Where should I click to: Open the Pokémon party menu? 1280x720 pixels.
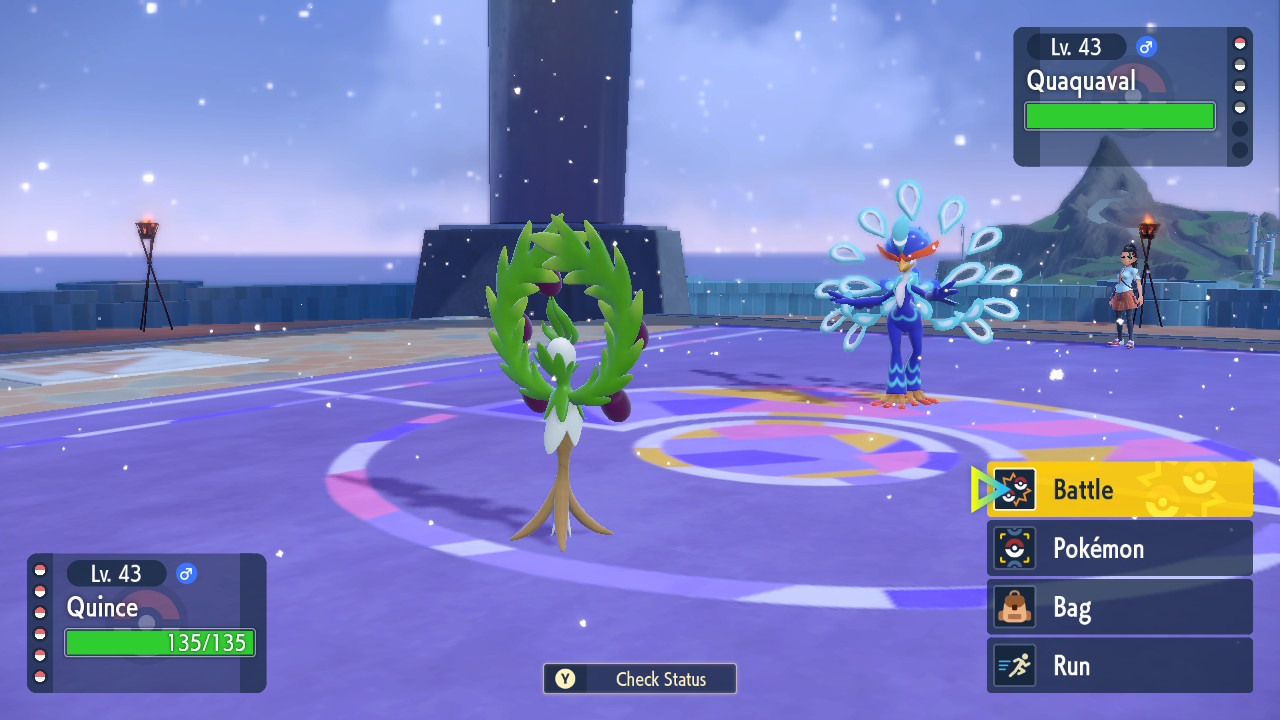coord(1119,548)
